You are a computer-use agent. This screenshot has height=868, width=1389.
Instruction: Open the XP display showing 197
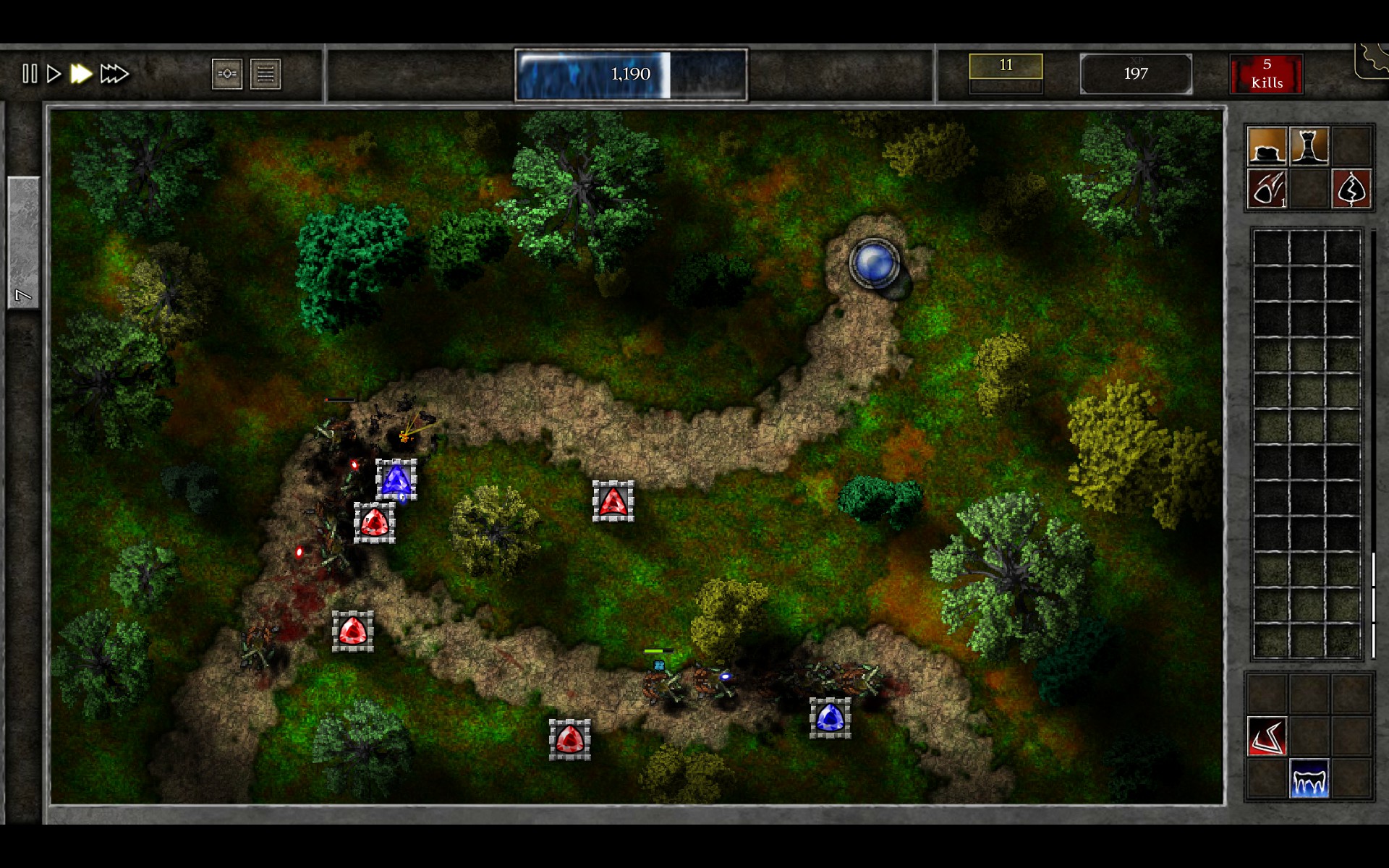(1136, 73)
